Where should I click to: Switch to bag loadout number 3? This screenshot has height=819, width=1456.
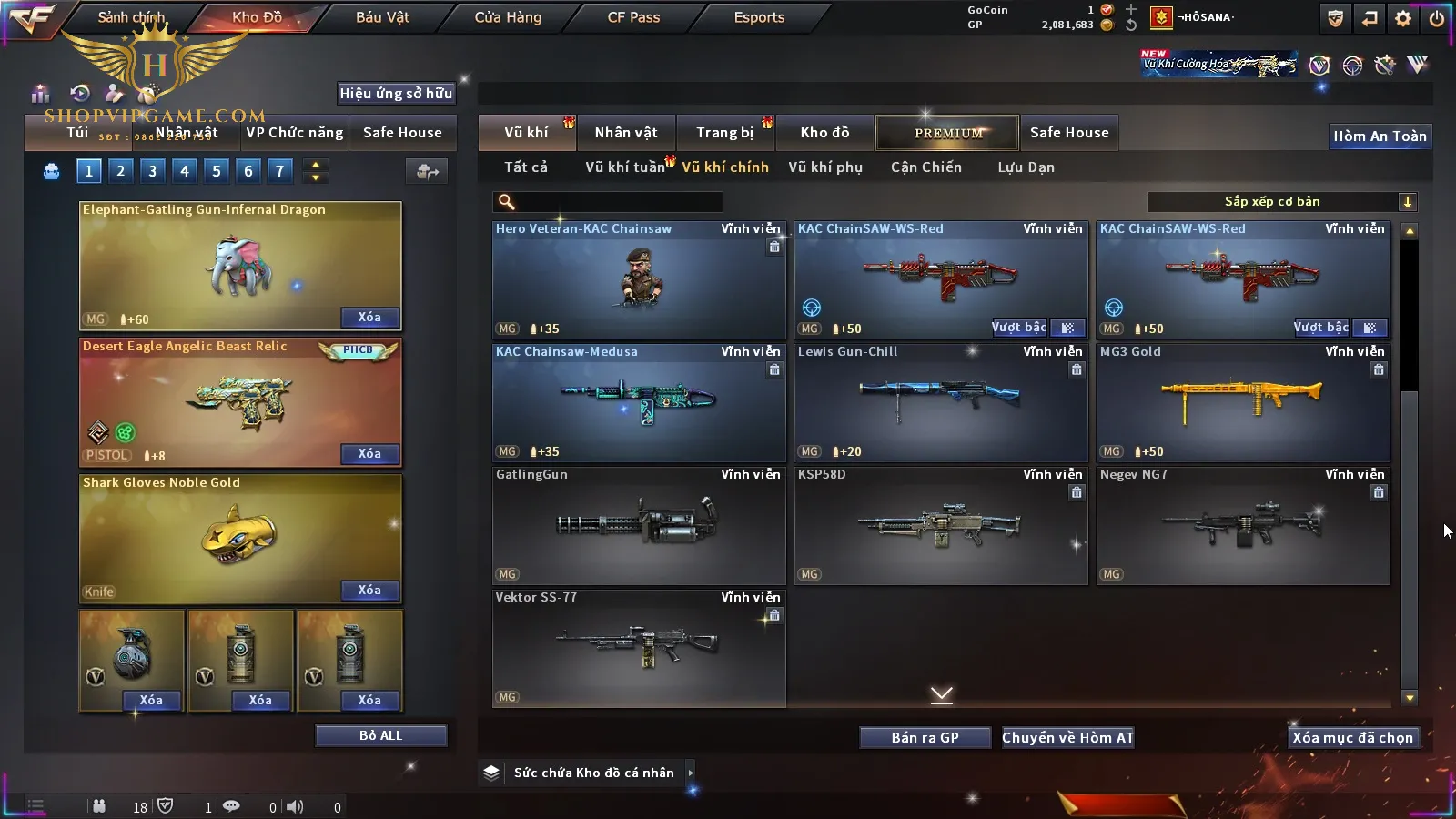pyautogui.click(x=152, y=171)
